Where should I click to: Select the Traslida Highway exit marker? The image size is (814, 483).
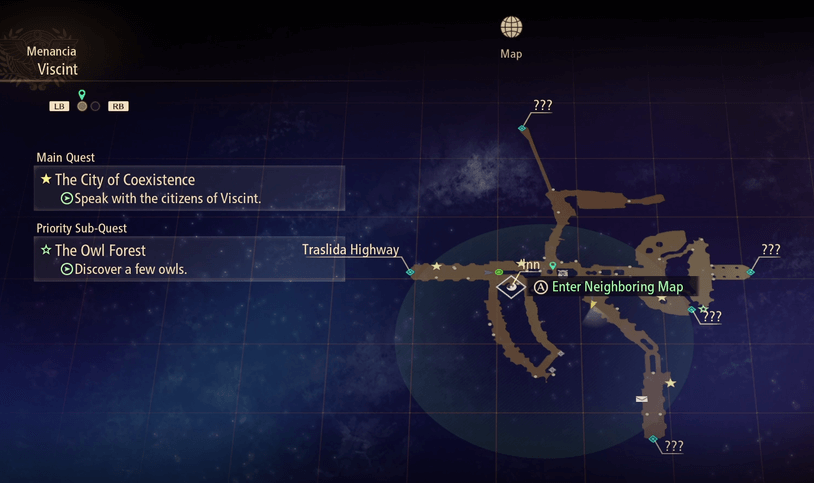[410, 271]
